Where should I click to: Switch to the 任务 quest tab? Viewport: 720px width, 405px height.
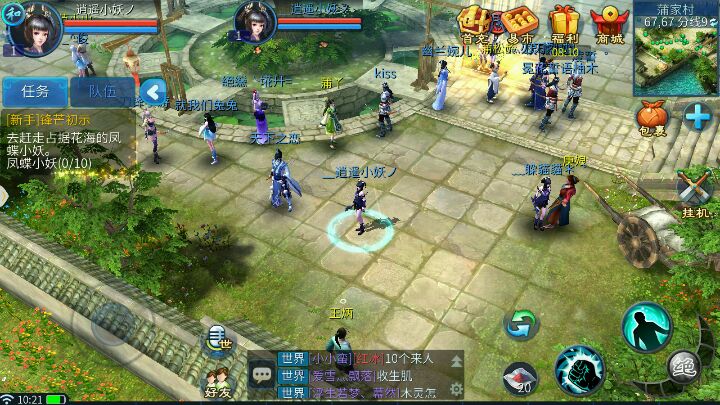(x=34, y=91)
